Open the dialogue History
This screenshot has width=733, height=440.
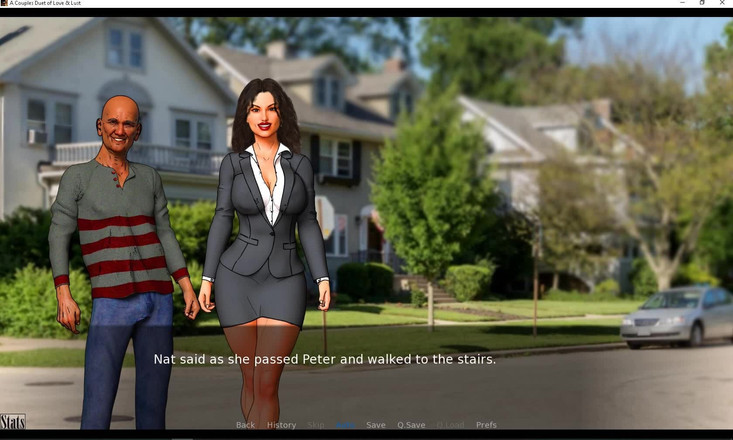[x=281, y=425]
